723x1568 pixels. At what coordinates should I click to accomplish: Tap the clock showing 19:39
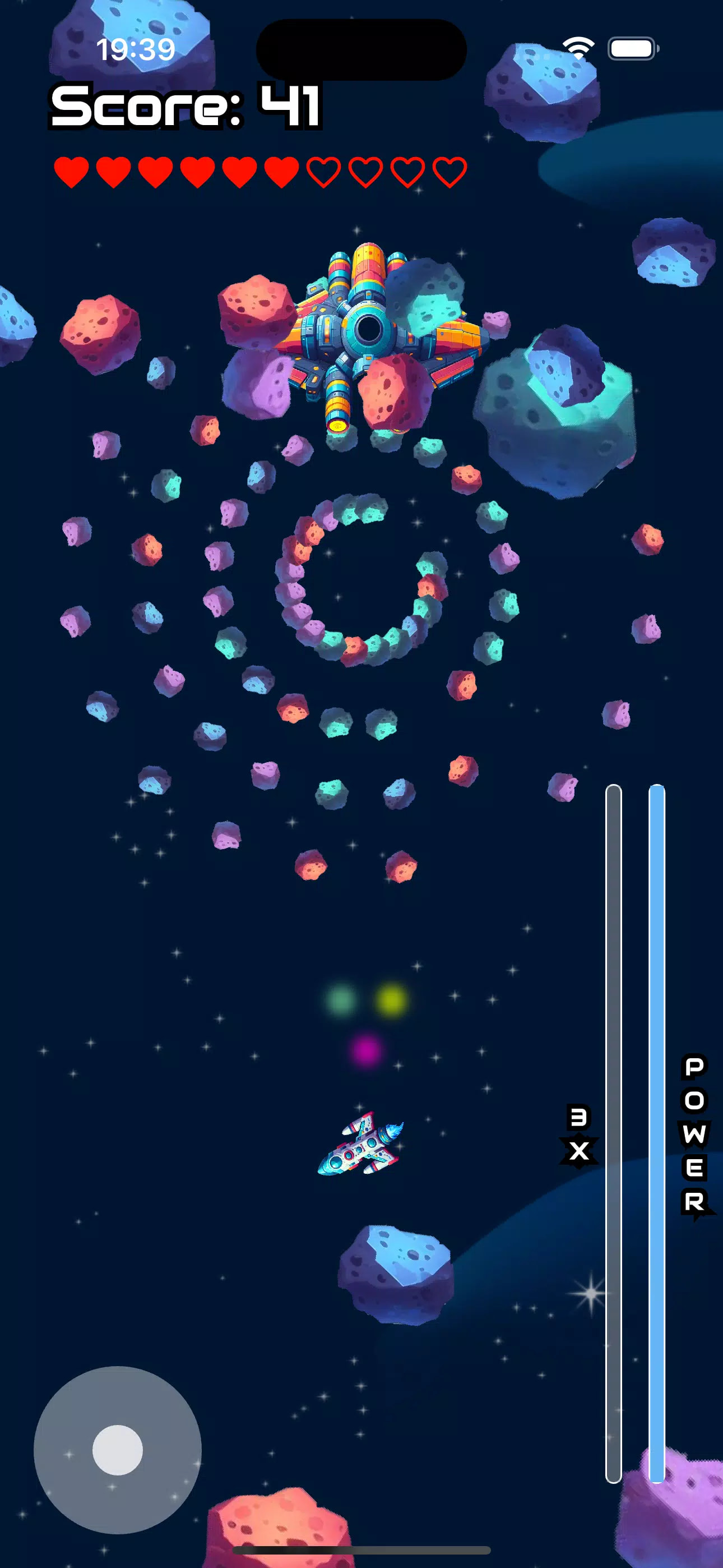point(135,49)
